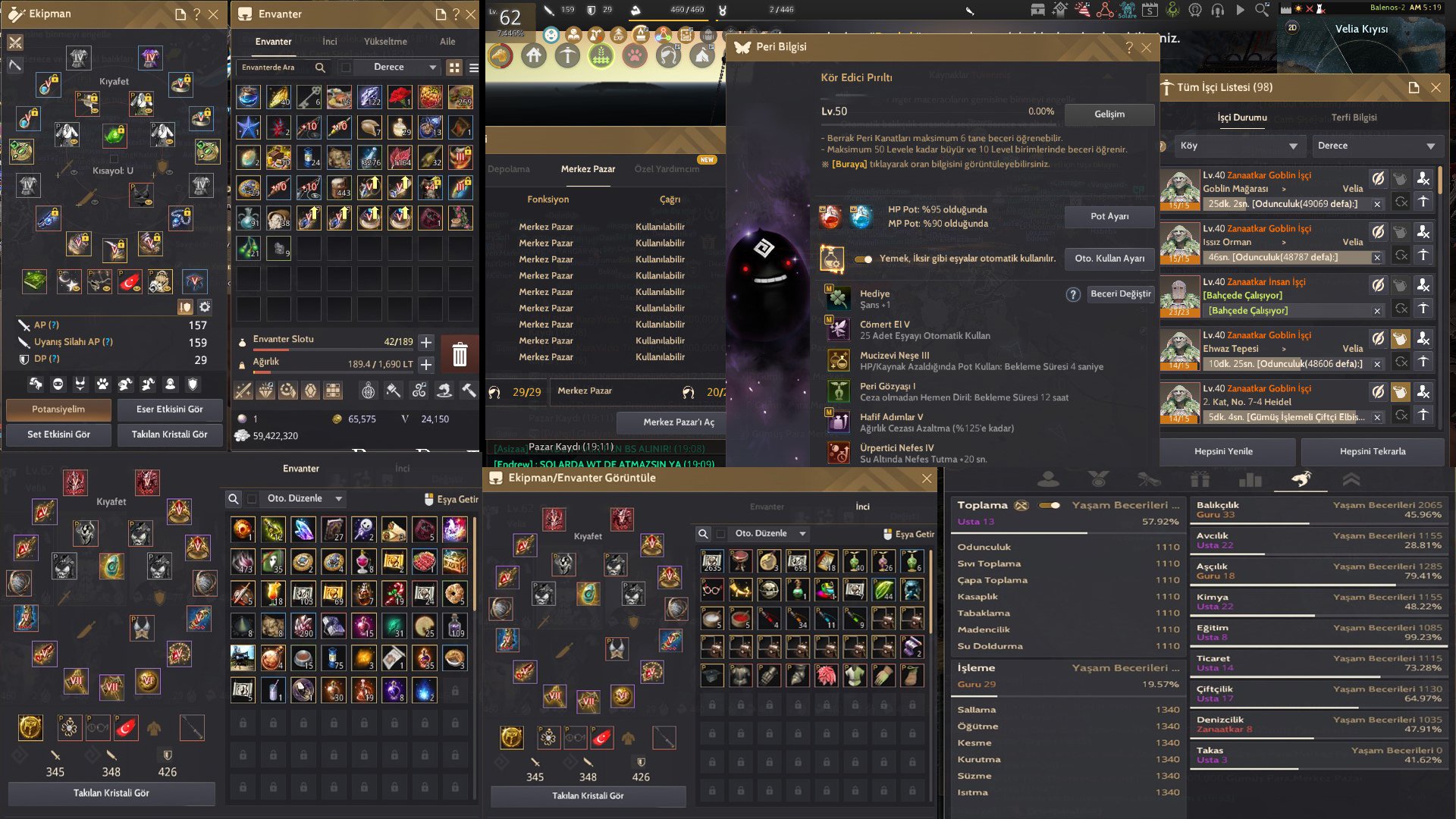
Task: Click the repair hammer icon in the inventory panel
Action: (469, 391)
